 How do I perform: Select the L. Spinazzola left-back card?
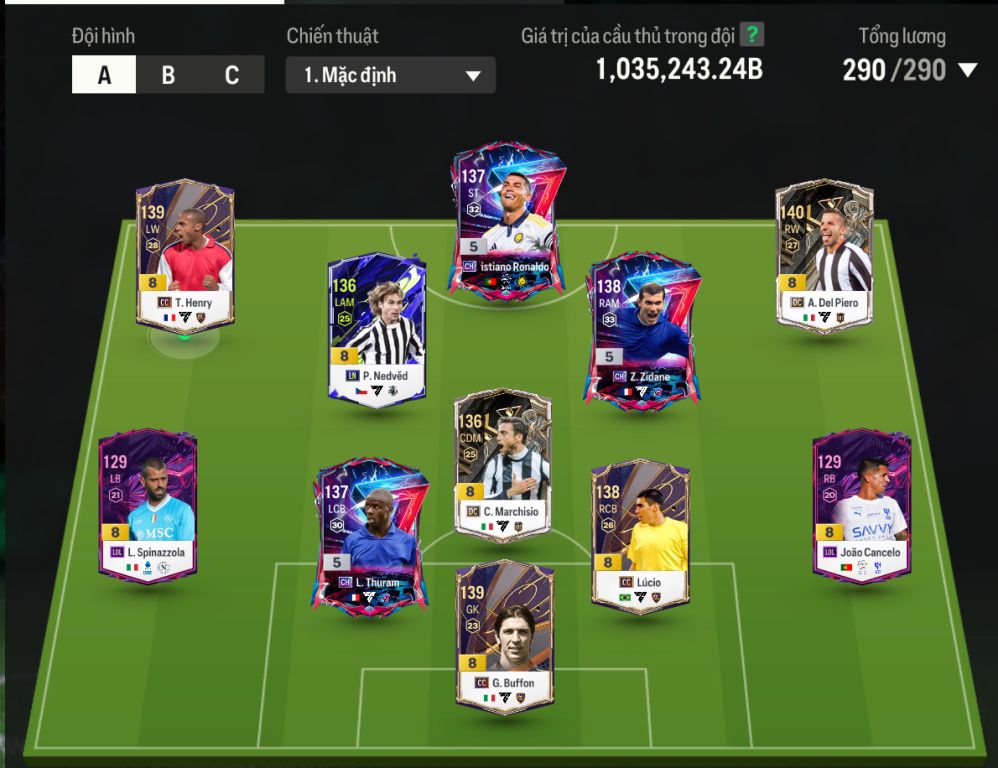pyautogui.click(x=148, y=506)
